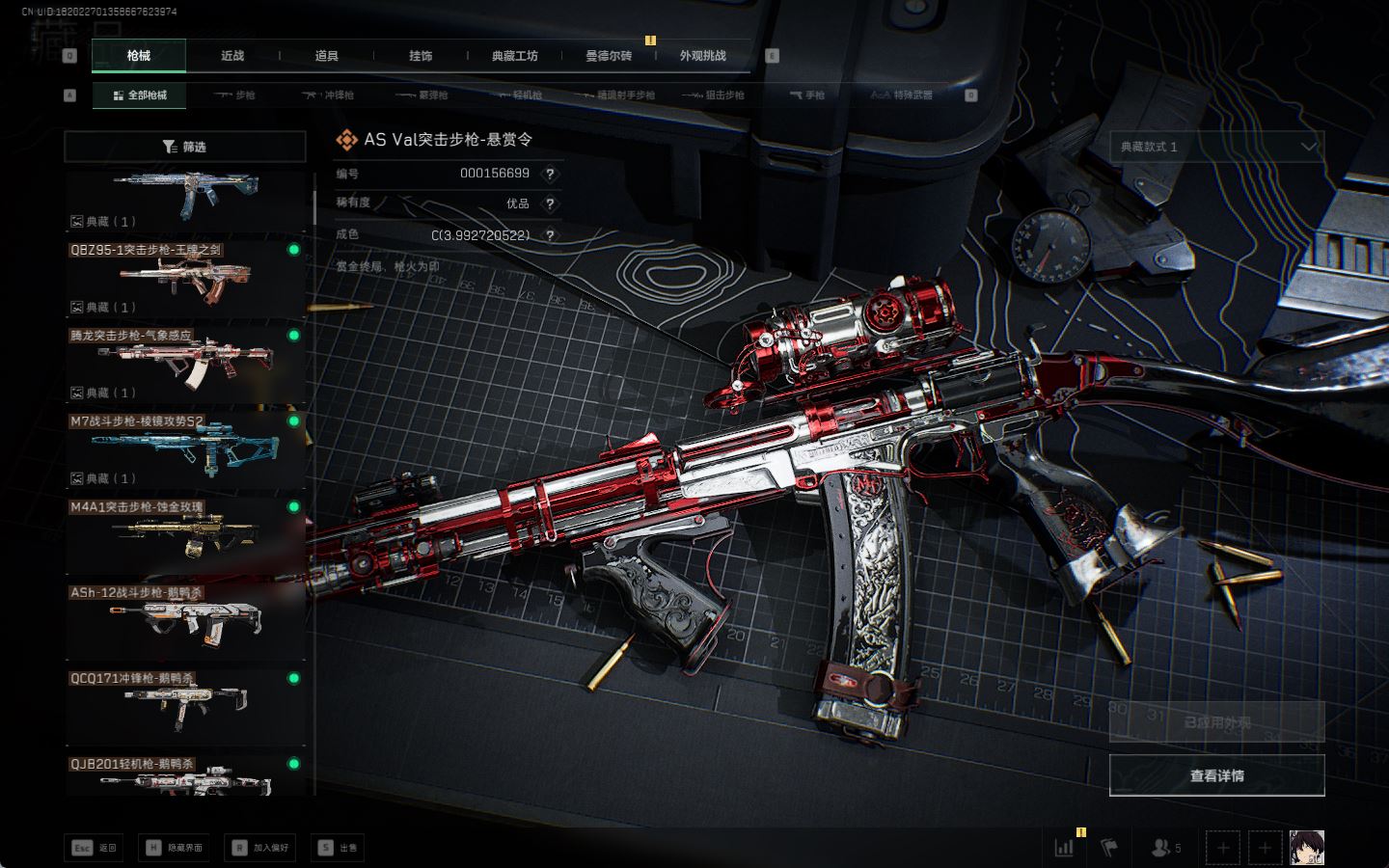
Task: Open the player avatar profile
Action: 1307,848
